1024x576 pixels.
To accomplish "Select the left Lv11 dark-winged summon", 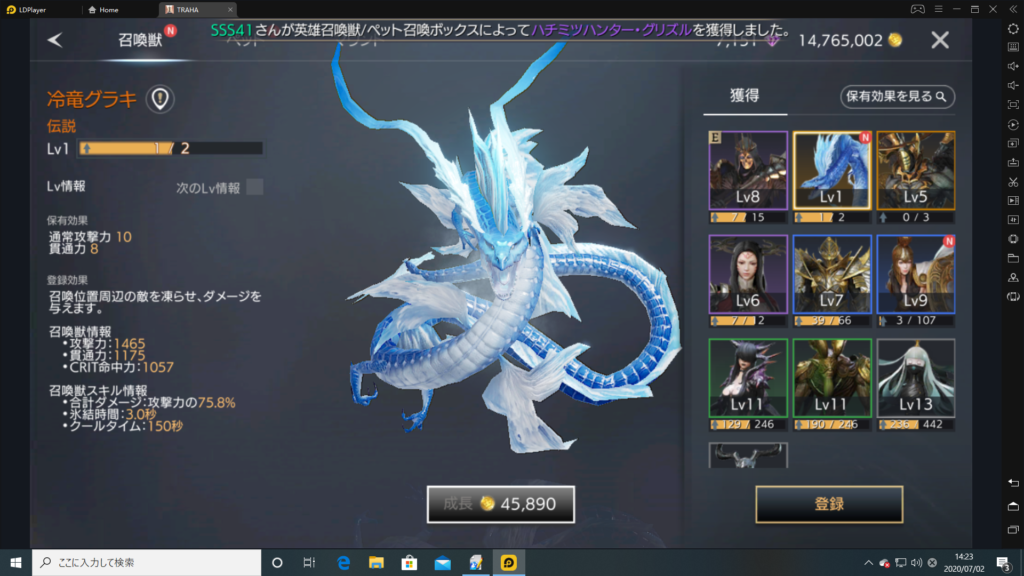I will (x=748, y=378).
